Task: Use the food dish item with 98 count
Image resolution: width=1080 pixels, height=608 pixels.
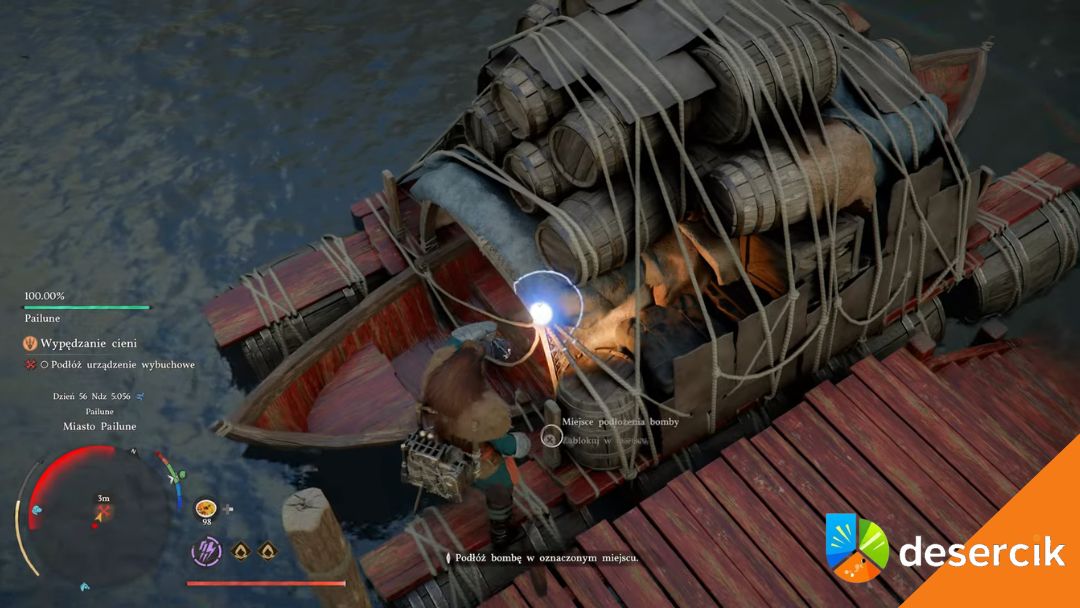Action: point(206,508)
